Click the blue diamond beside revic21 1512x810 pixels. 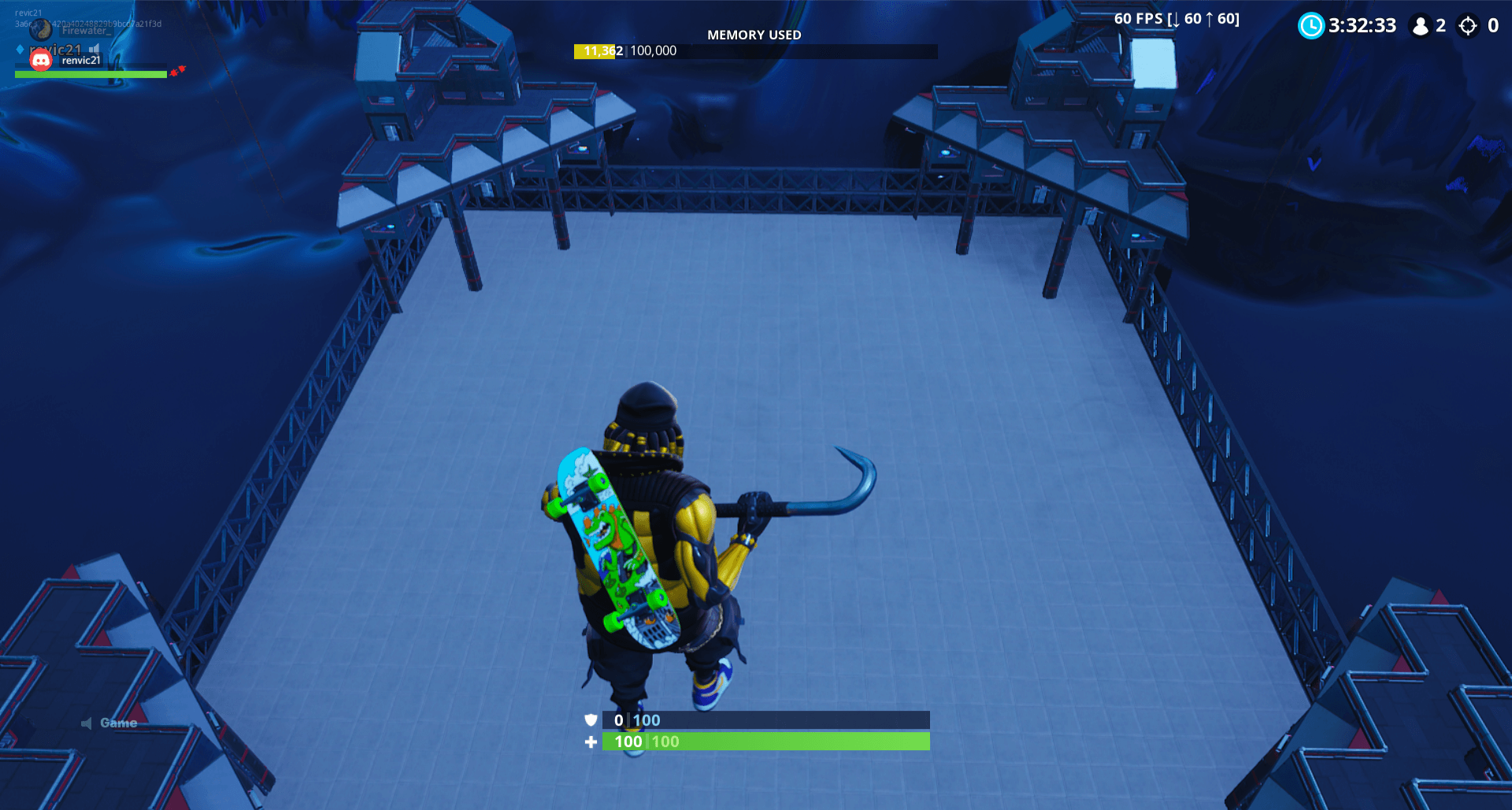[20, 50]
